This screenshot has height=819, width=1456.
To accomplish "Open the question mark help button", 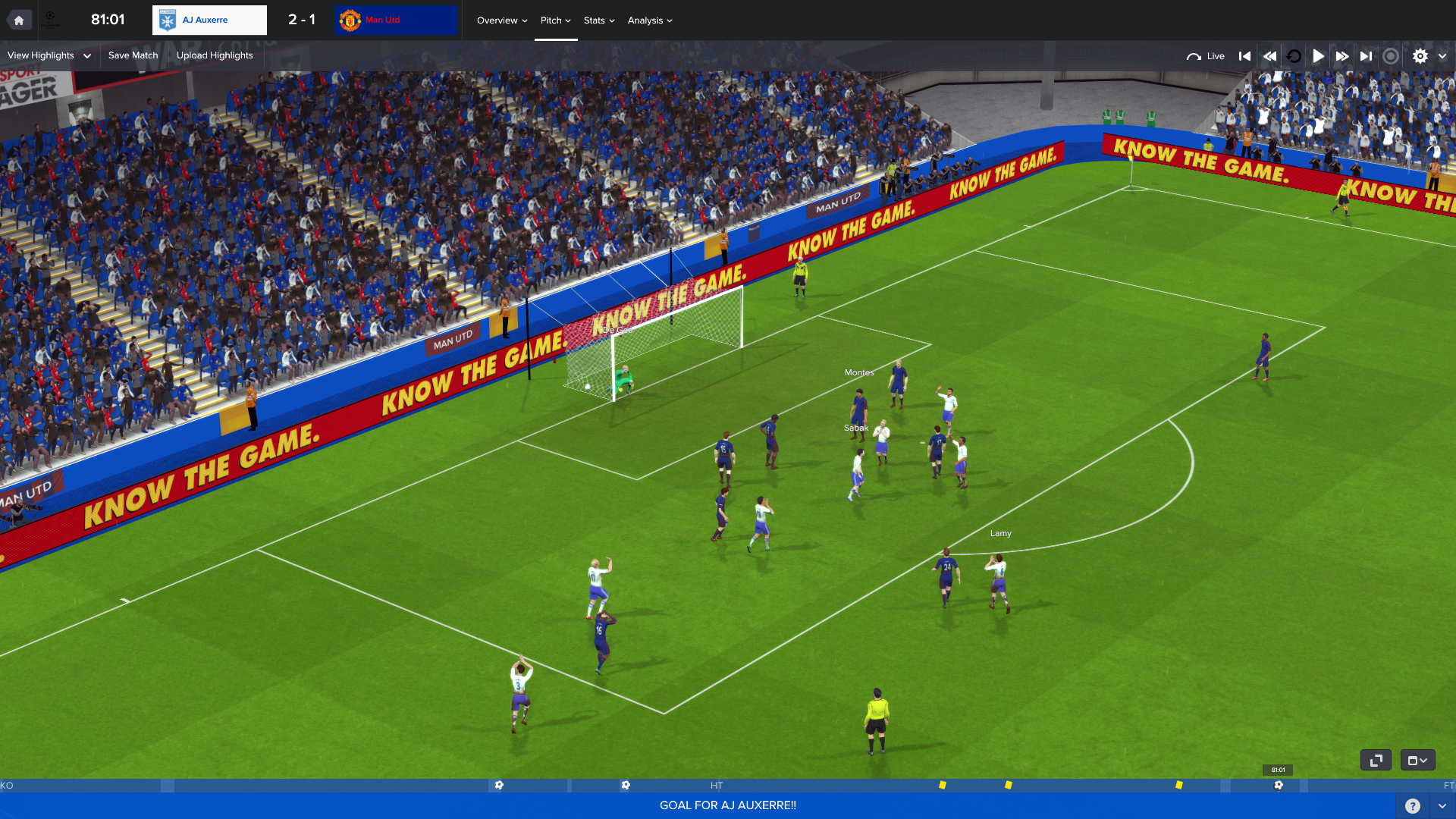I will pyautogui.click(x=1412, y=806).
